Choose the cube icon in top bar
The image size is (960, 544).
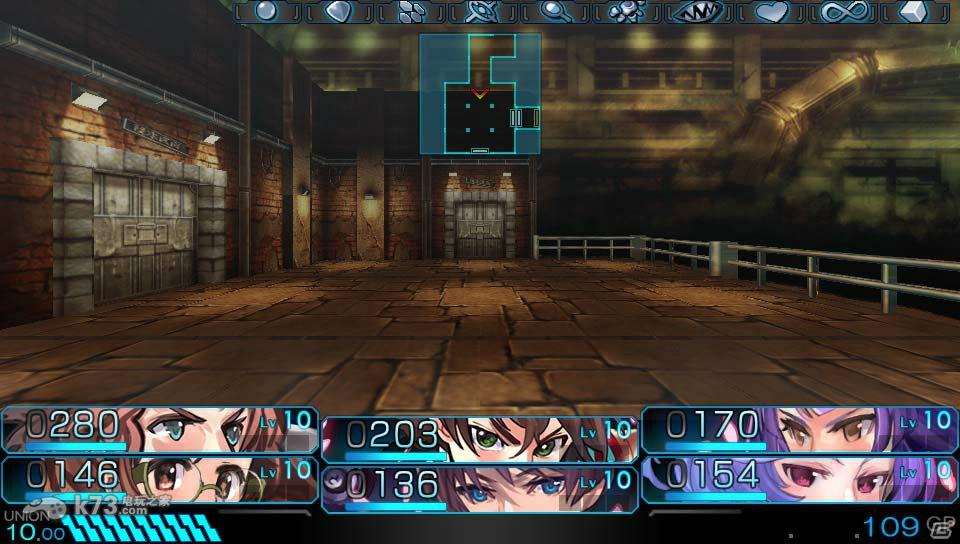coord(914,11)
